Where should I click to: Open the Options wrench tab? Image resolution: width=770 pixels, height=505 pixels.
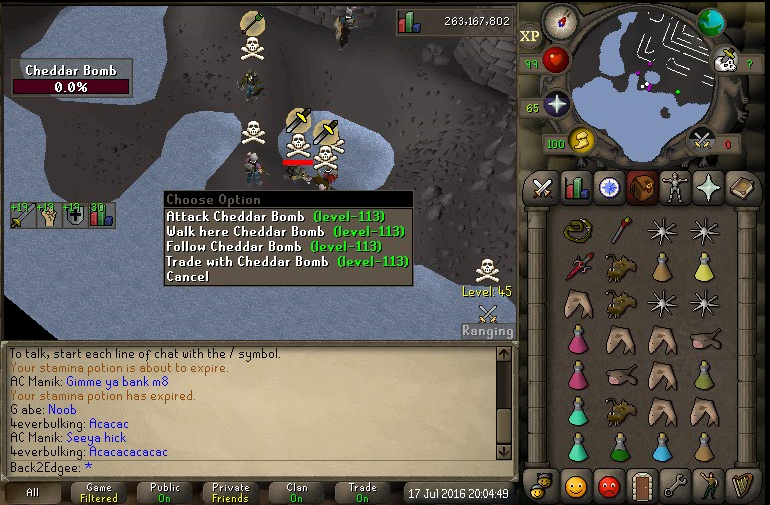(674, 486)
